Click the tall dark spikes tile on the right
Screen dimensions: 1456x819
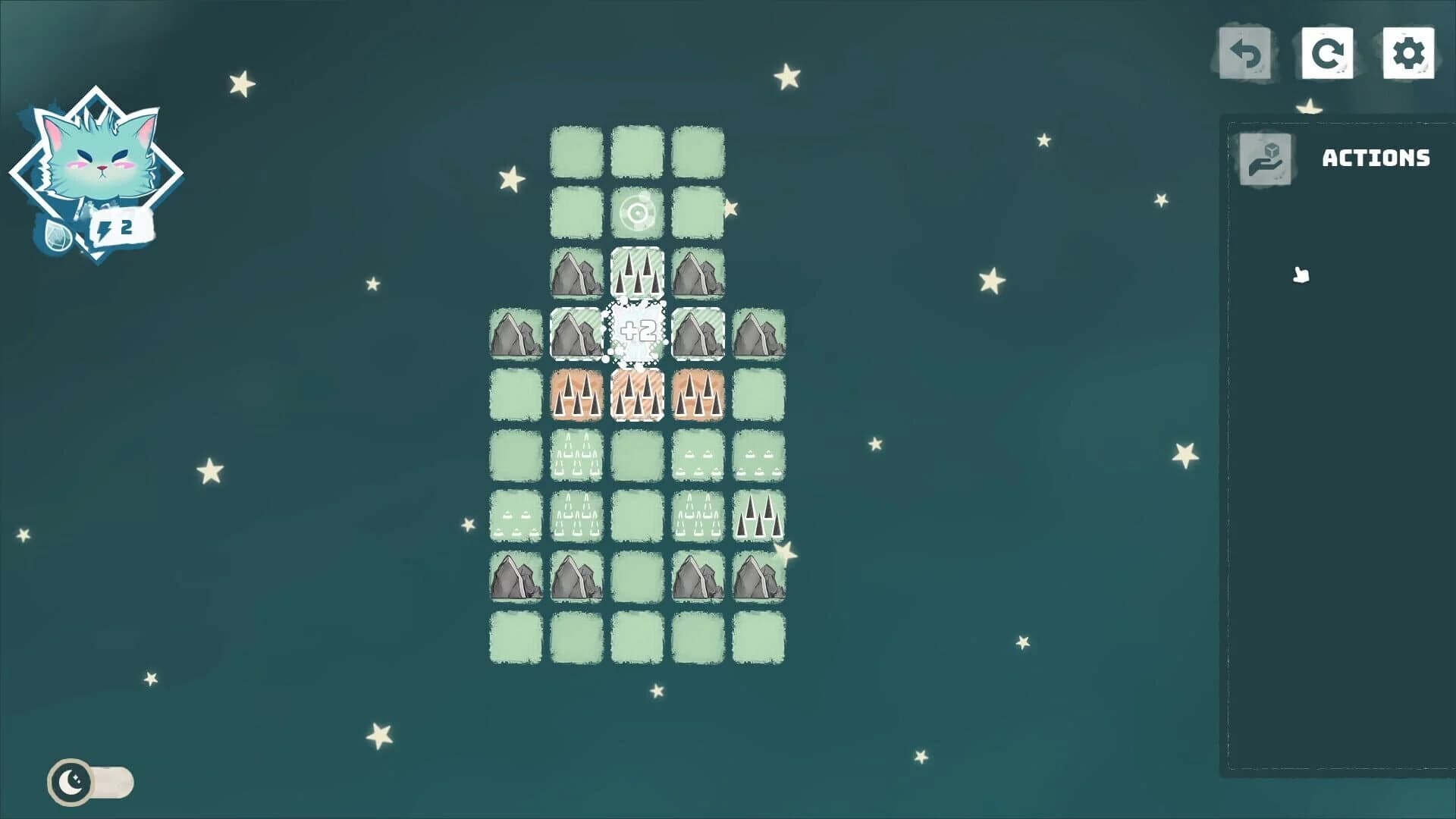point(758,516)
